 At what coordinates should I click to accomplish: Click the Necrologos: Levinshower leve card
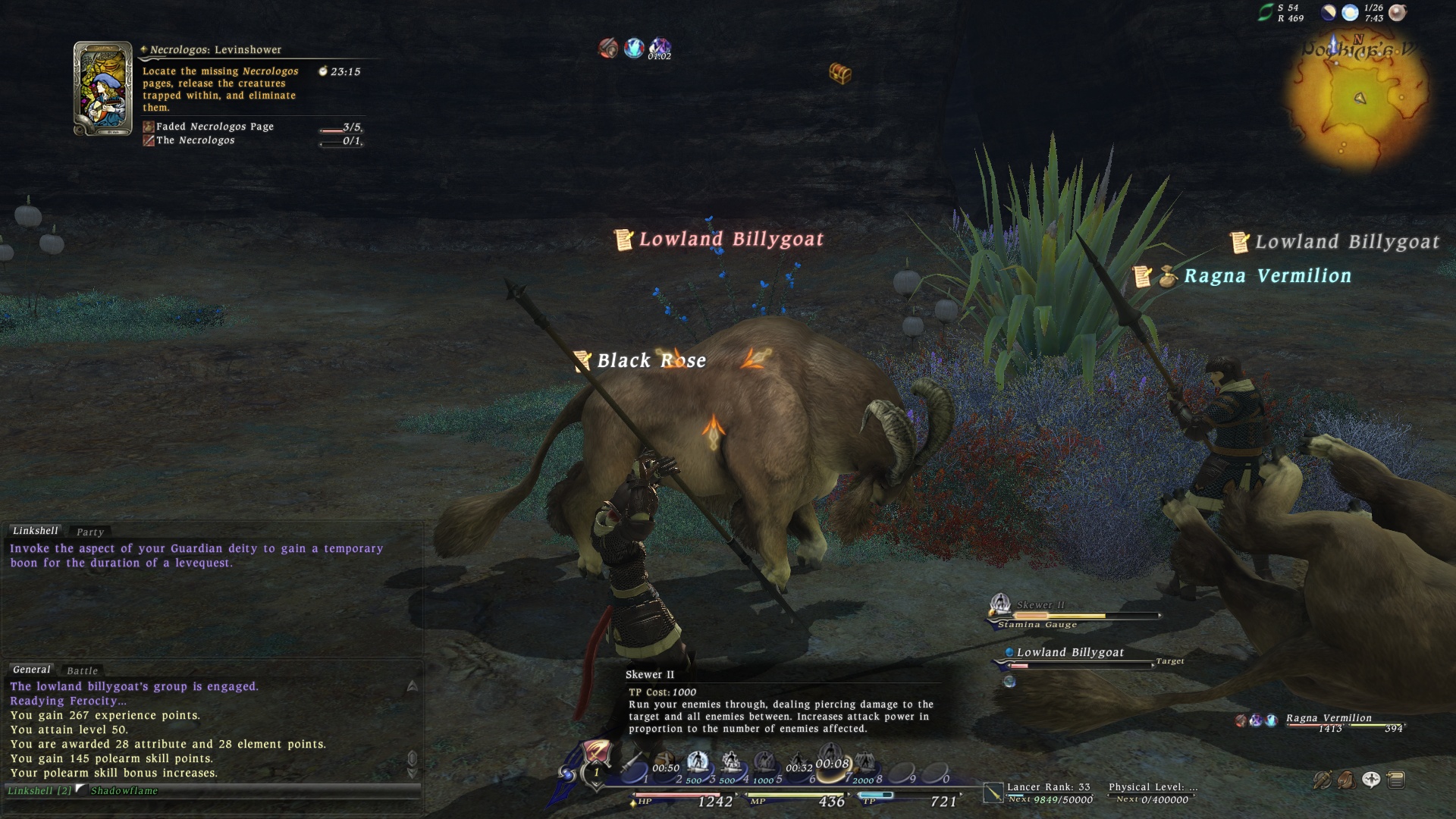(102, 89)
